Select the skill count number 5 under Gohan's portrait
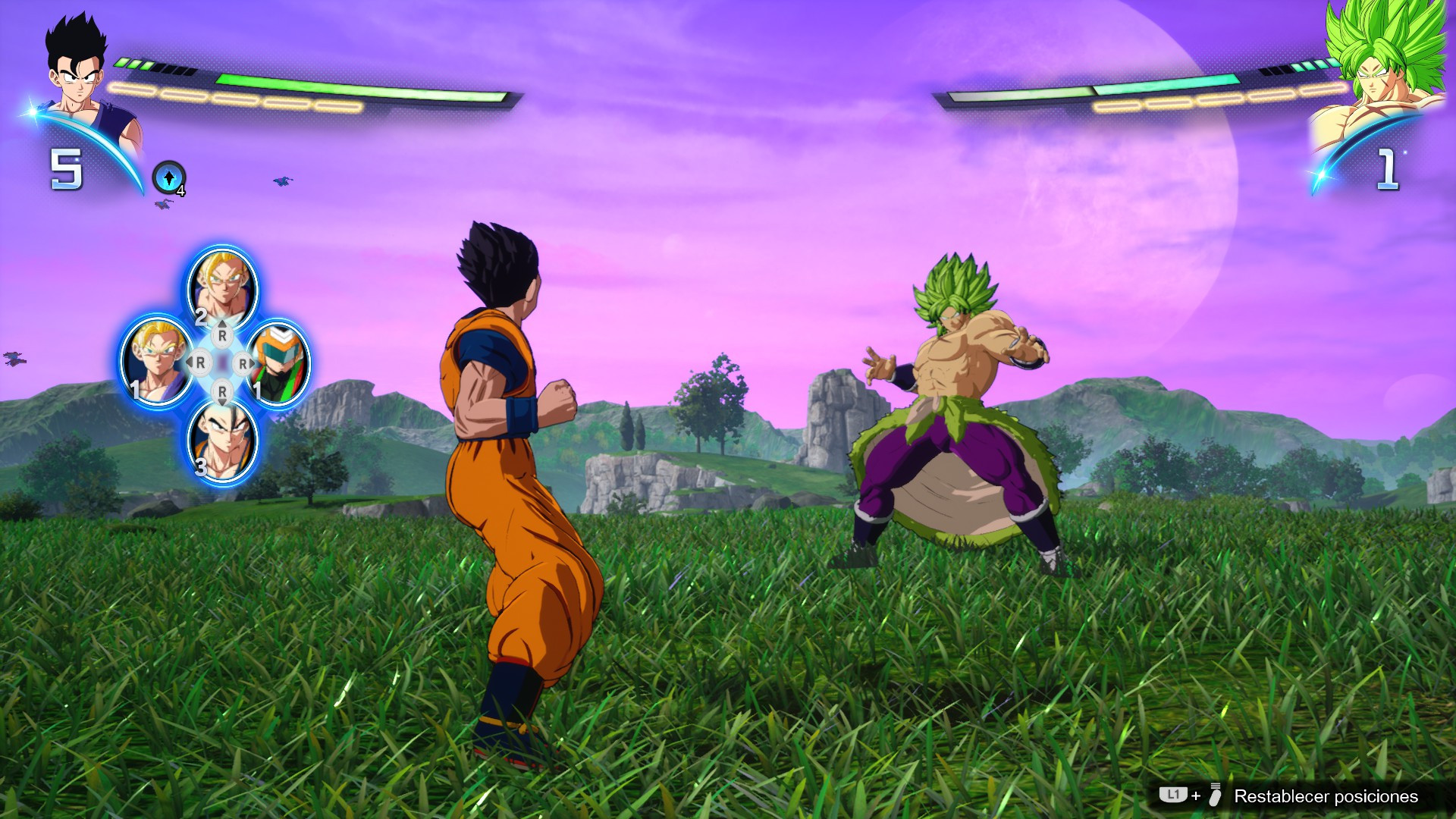 point(67,168)
